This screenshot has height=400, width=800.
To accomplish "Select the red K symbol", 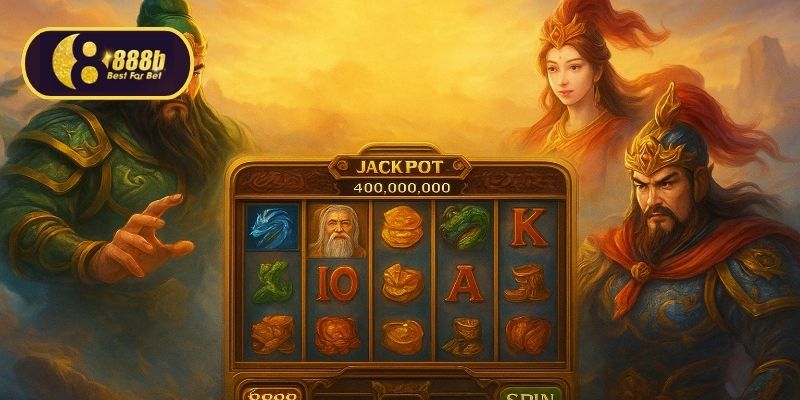I will pyautogui.click(x=529, y=228).
